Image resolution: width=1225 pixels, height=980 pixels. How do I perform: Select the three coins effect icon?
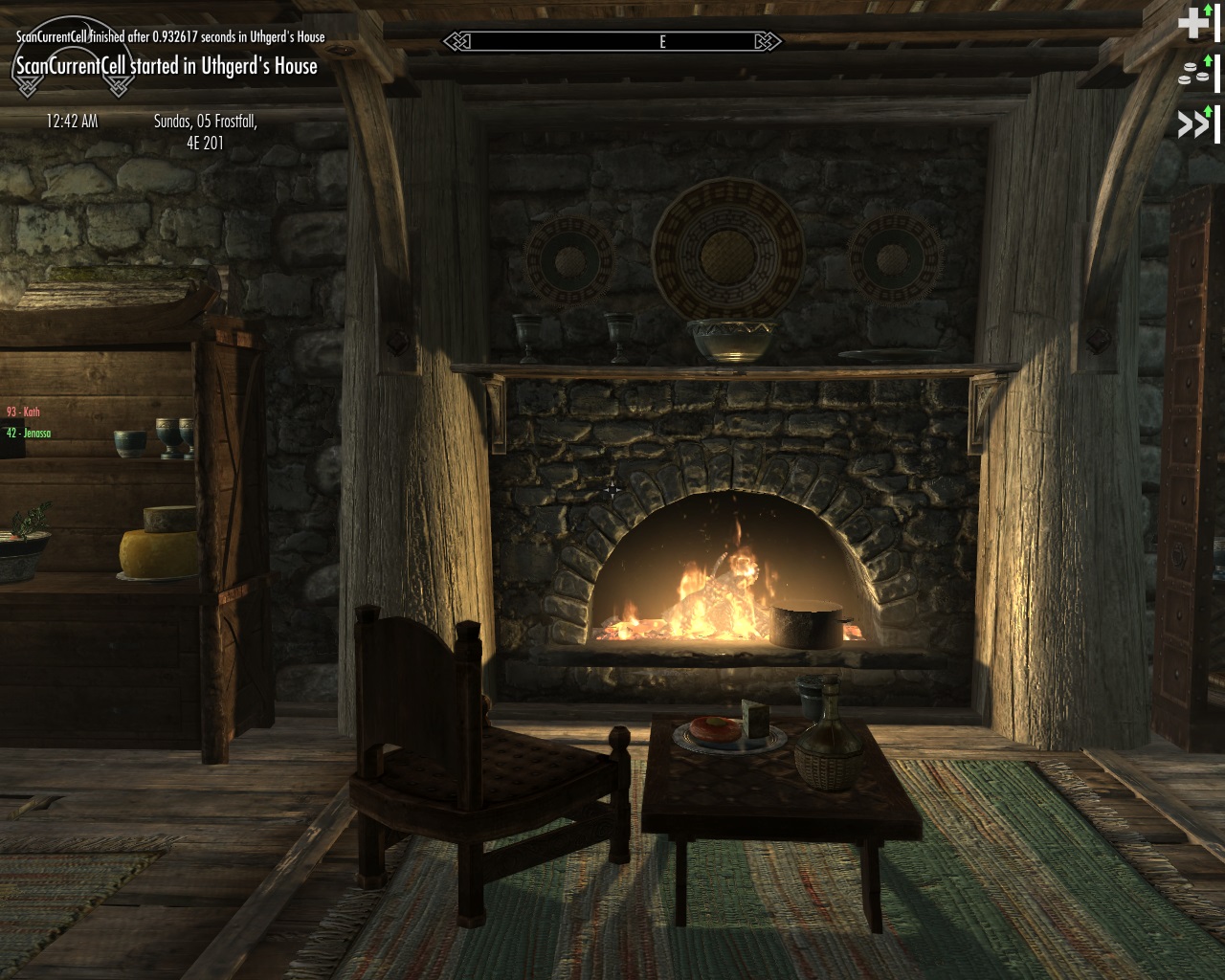click(1192, 75)
